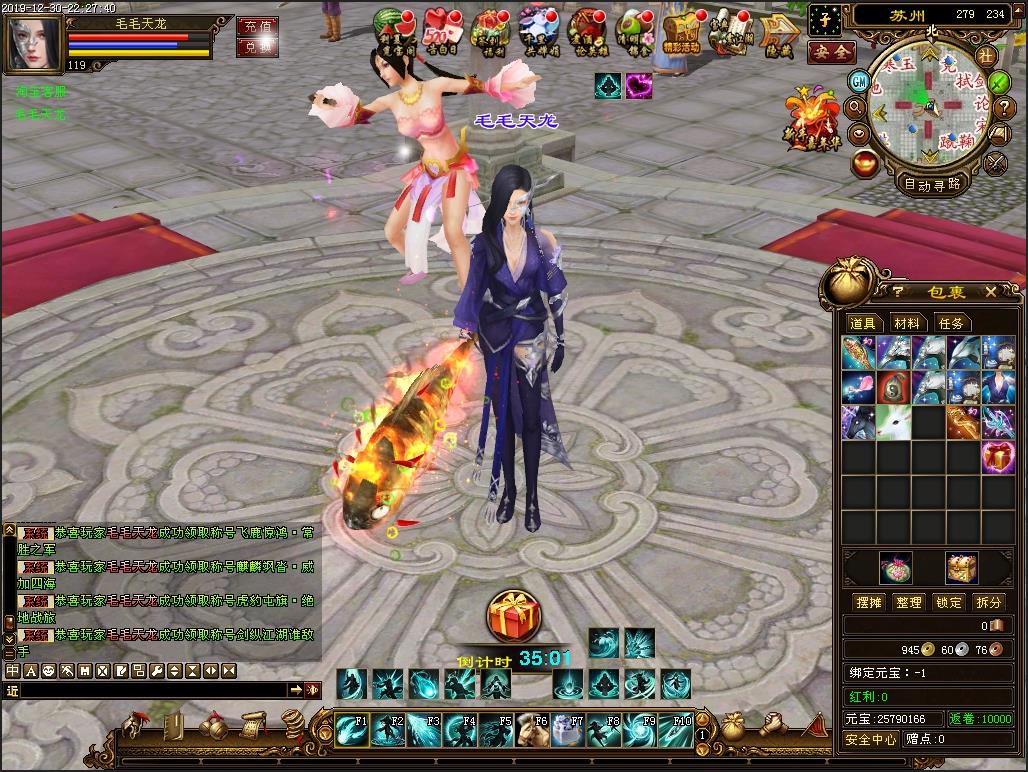This screenshot has width=1028, height=772.
Task: Switch to the 材料 materials tab
Action: (x=907, y=323)
